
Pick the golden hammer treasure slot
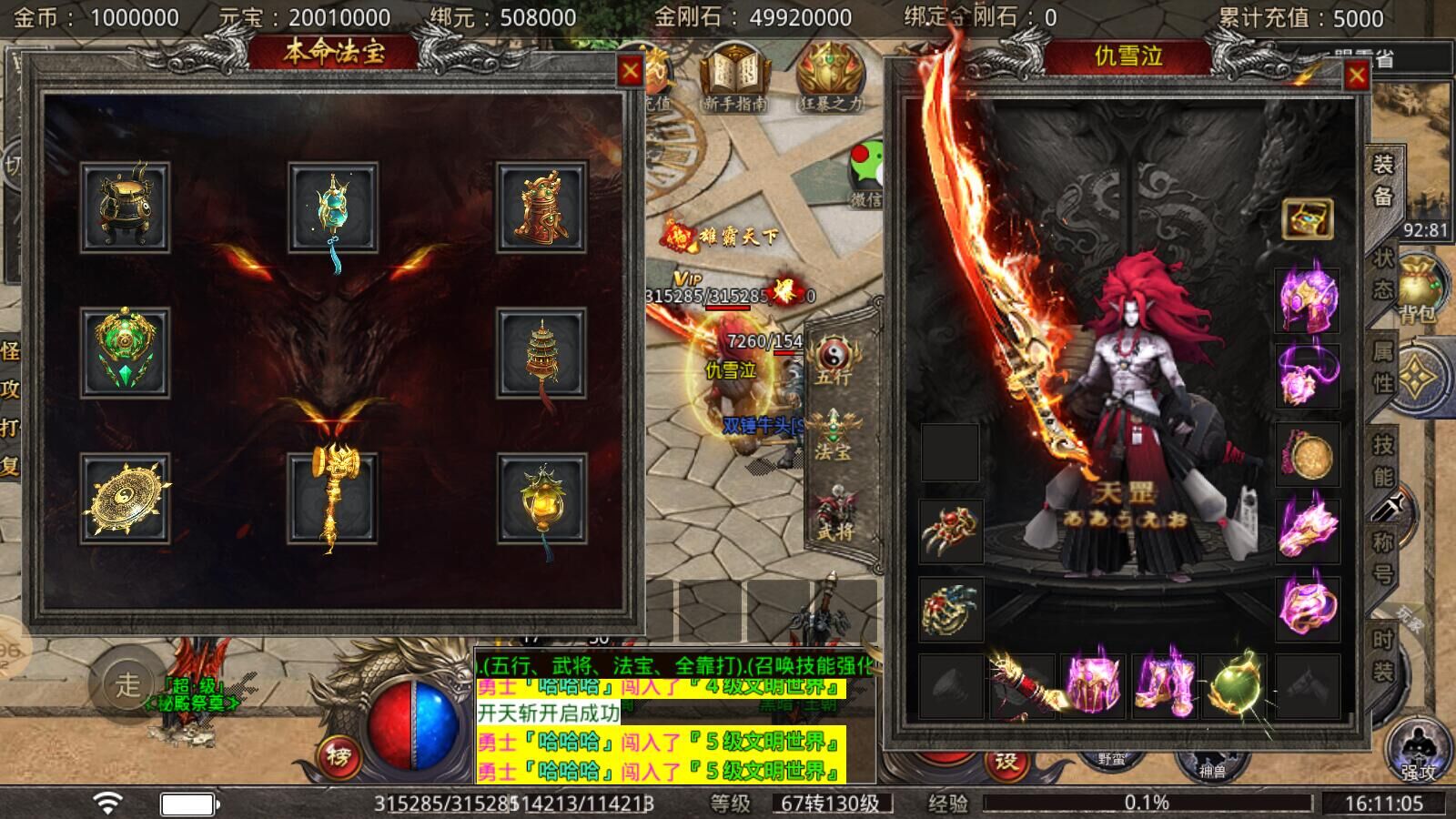coord(332,498)
